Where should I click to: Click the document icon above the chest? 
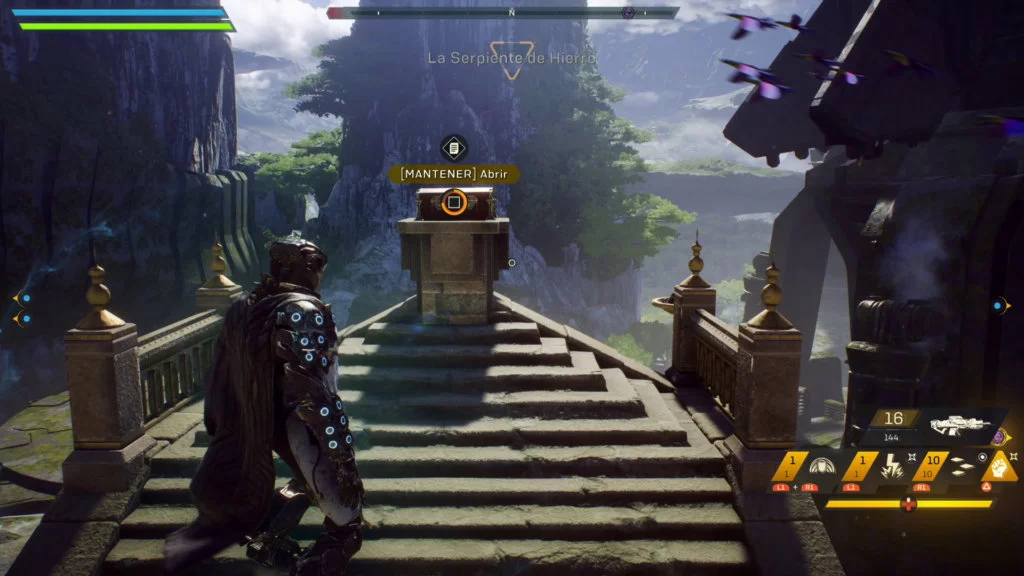tap(454, 148)
